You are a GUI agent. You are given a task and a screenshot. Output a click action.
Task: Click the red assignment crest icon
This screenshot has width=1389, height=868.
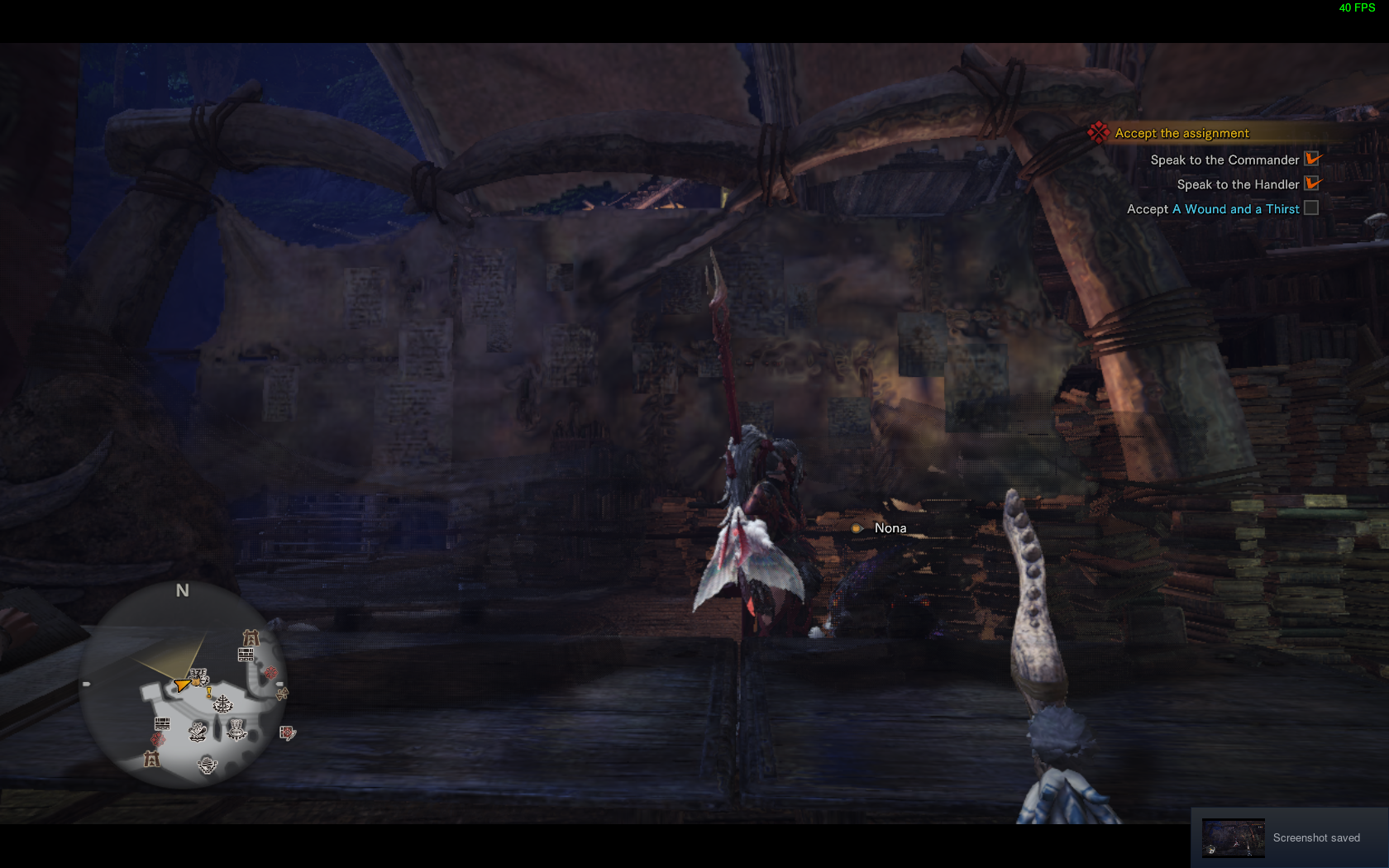(1099, 132)
